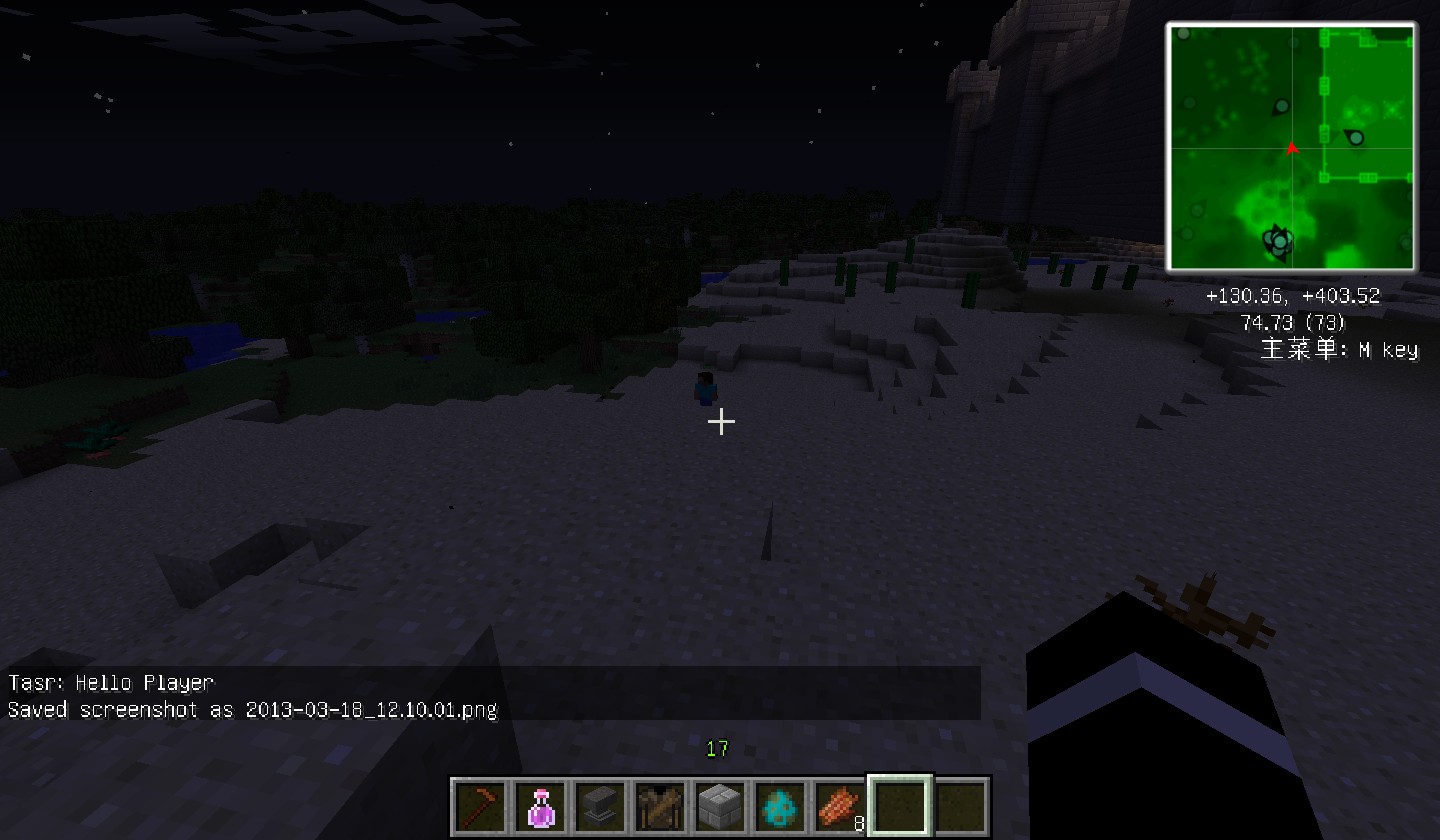Select the pink potion hotbar slot
1440x840 pixels.
(x=540, y=806)
